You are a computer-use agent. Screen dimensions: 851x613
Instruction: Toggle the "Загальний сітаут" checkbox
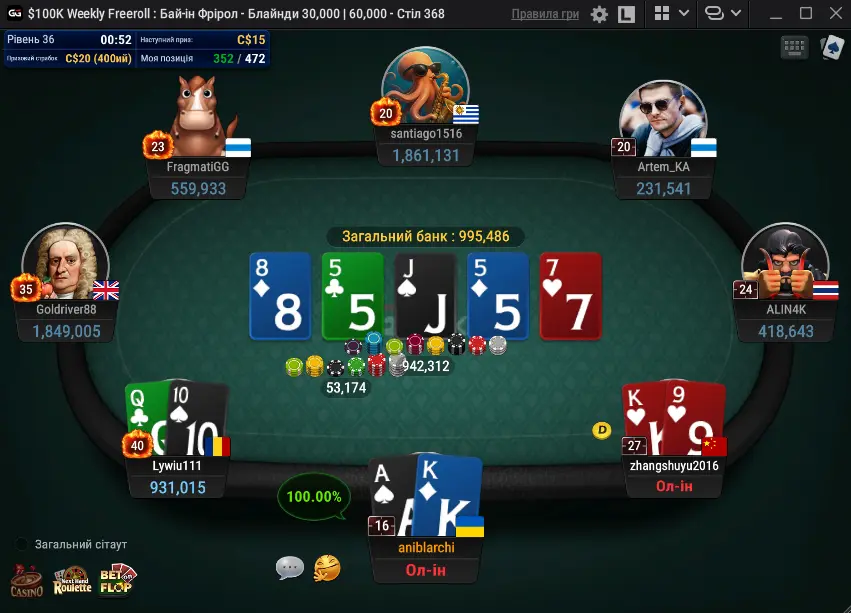click(22, 544)
